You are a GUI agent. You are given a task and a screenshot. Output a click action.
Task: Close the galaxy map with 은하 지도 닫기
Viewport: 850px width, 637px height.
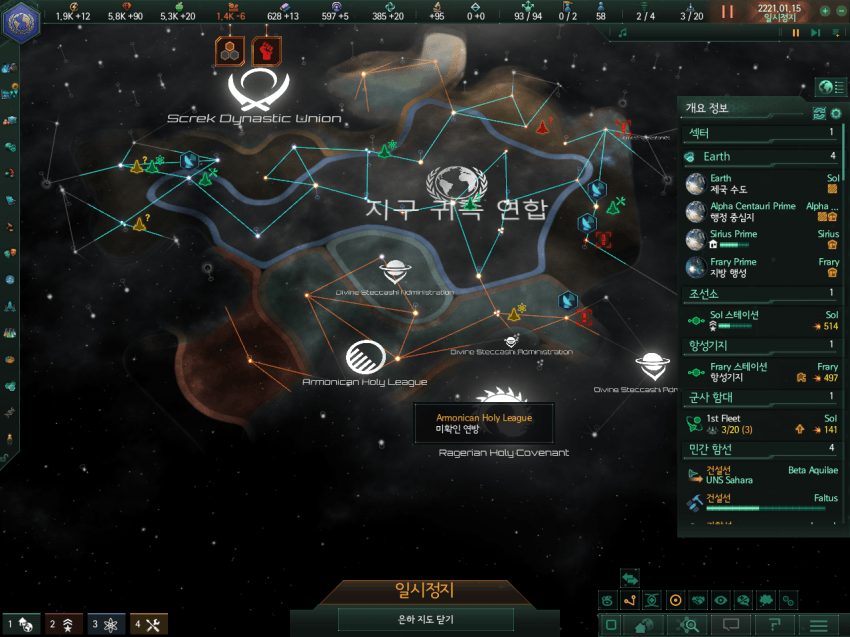426,620
